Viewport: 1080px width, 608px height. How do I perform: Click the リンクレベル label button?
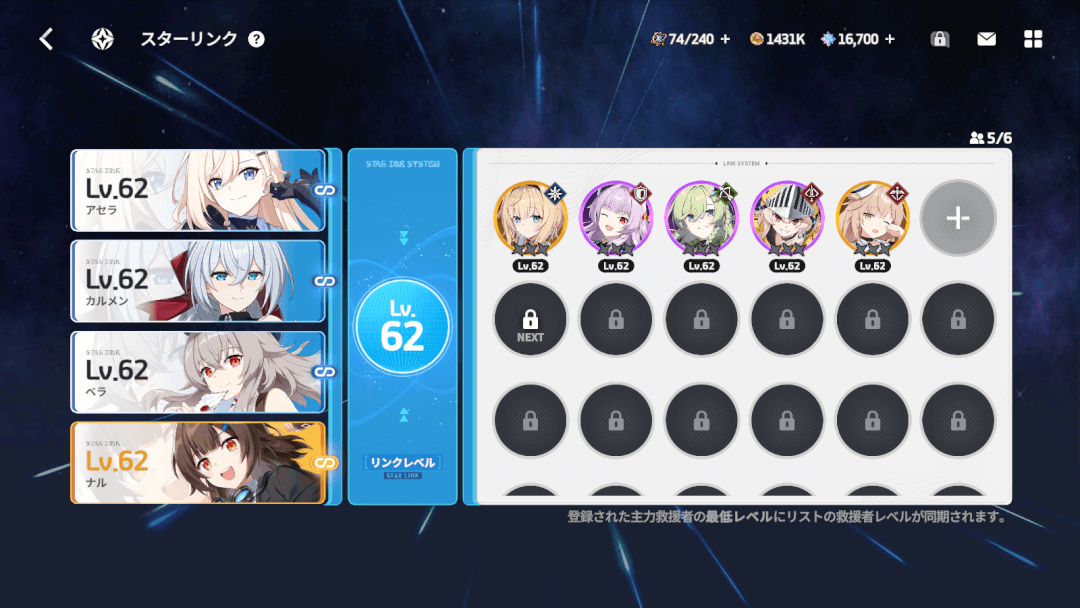(x=402, y=462)
